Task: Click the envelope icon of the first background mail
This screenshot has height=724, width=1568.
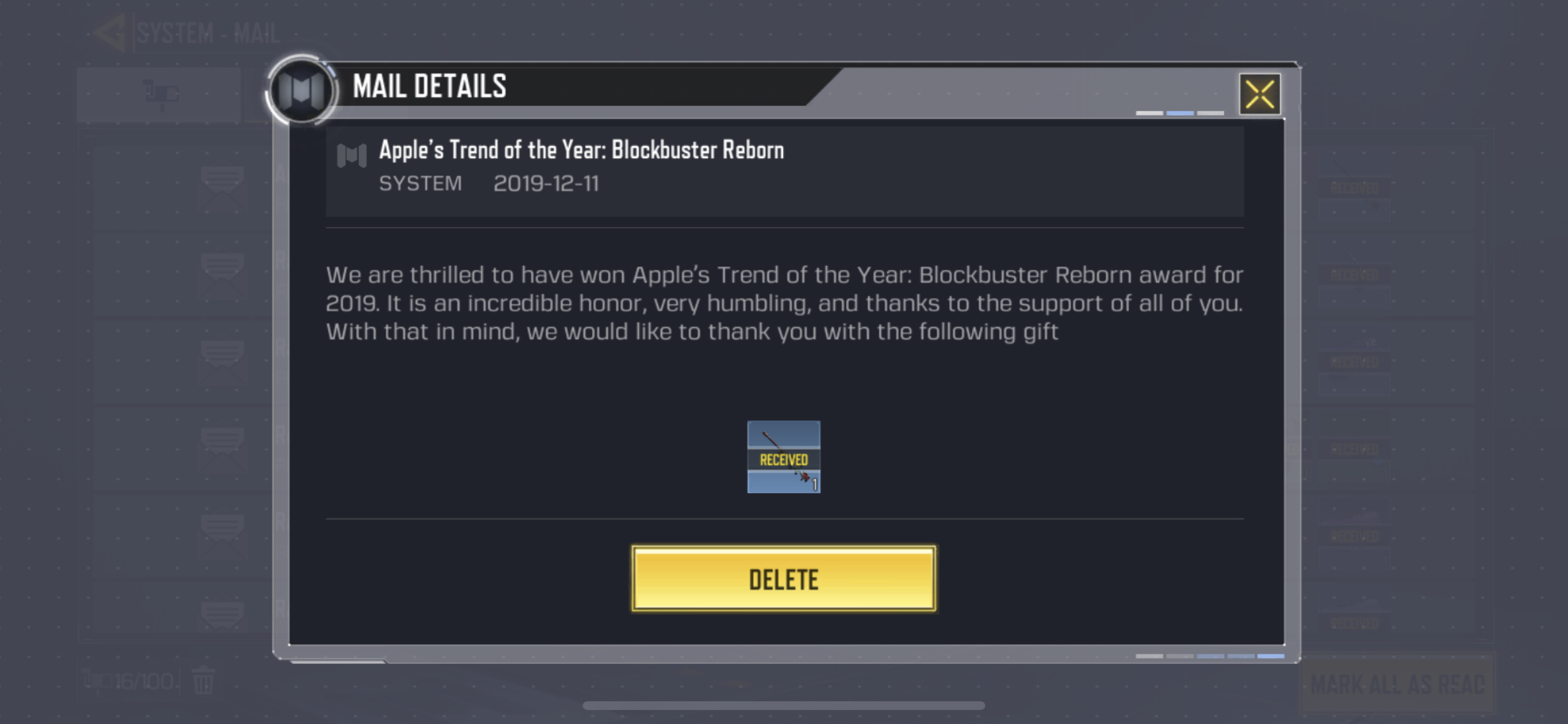Action: [x=222, y=189]
